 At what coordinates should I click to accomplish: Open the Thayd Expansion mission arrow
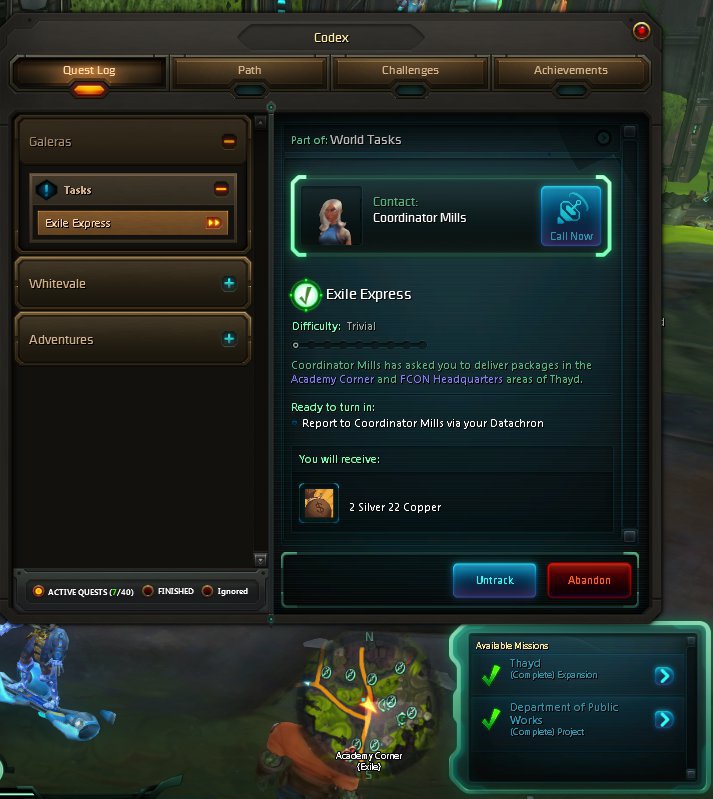663,676
